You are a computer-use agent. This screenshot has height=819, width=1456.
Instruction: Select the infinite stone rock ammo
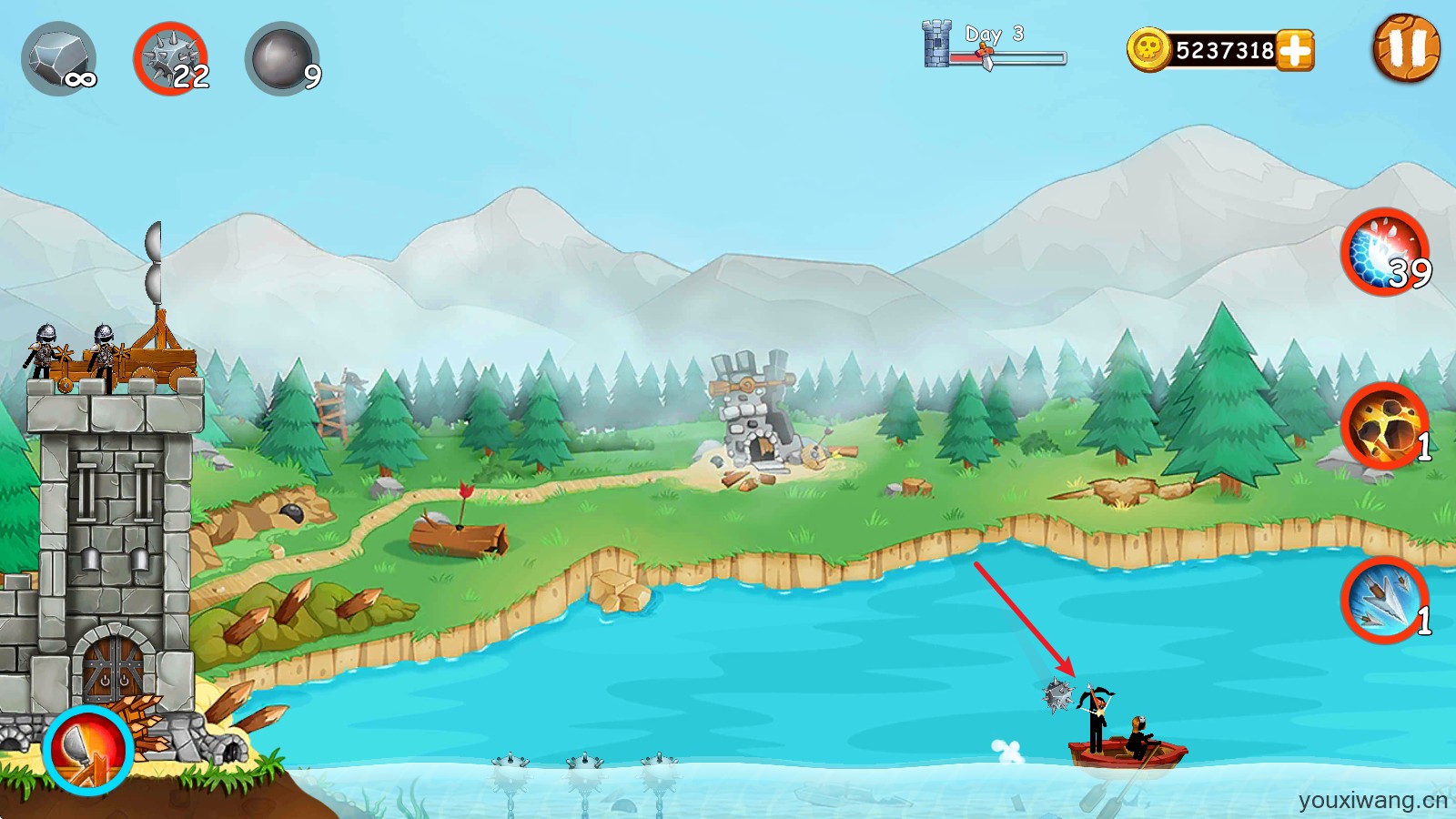[x=59, y=60]
